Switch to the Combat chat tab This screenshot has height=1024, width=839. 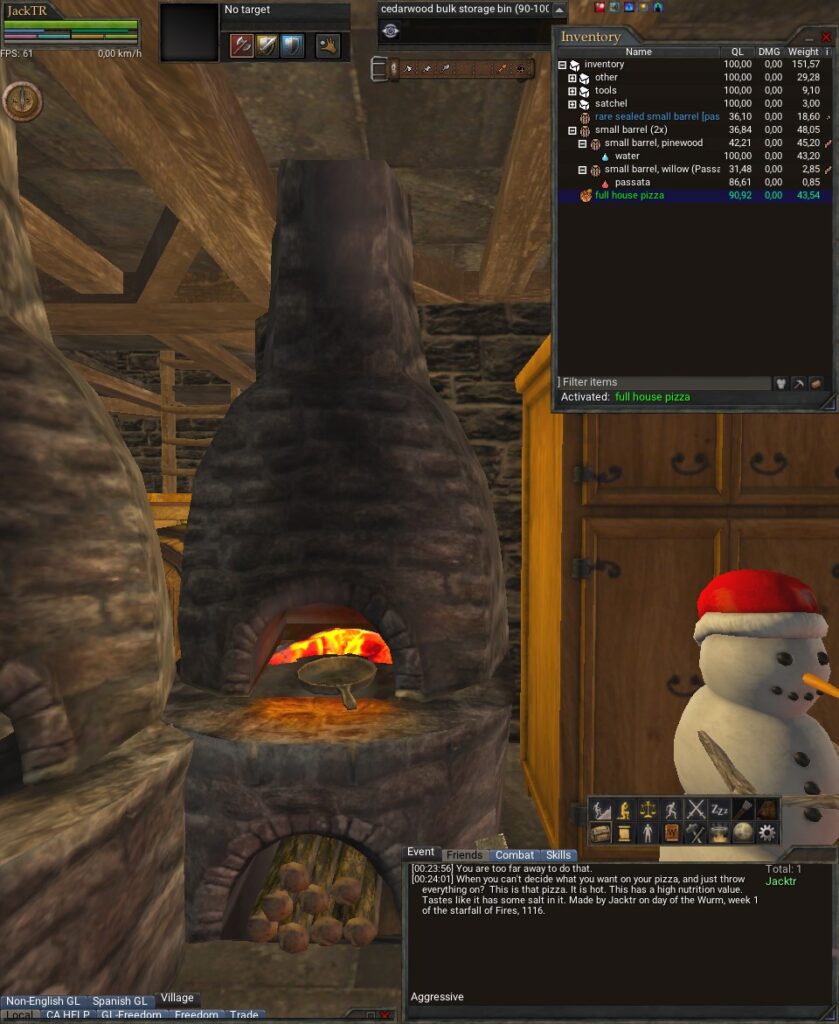pos(514,855)
